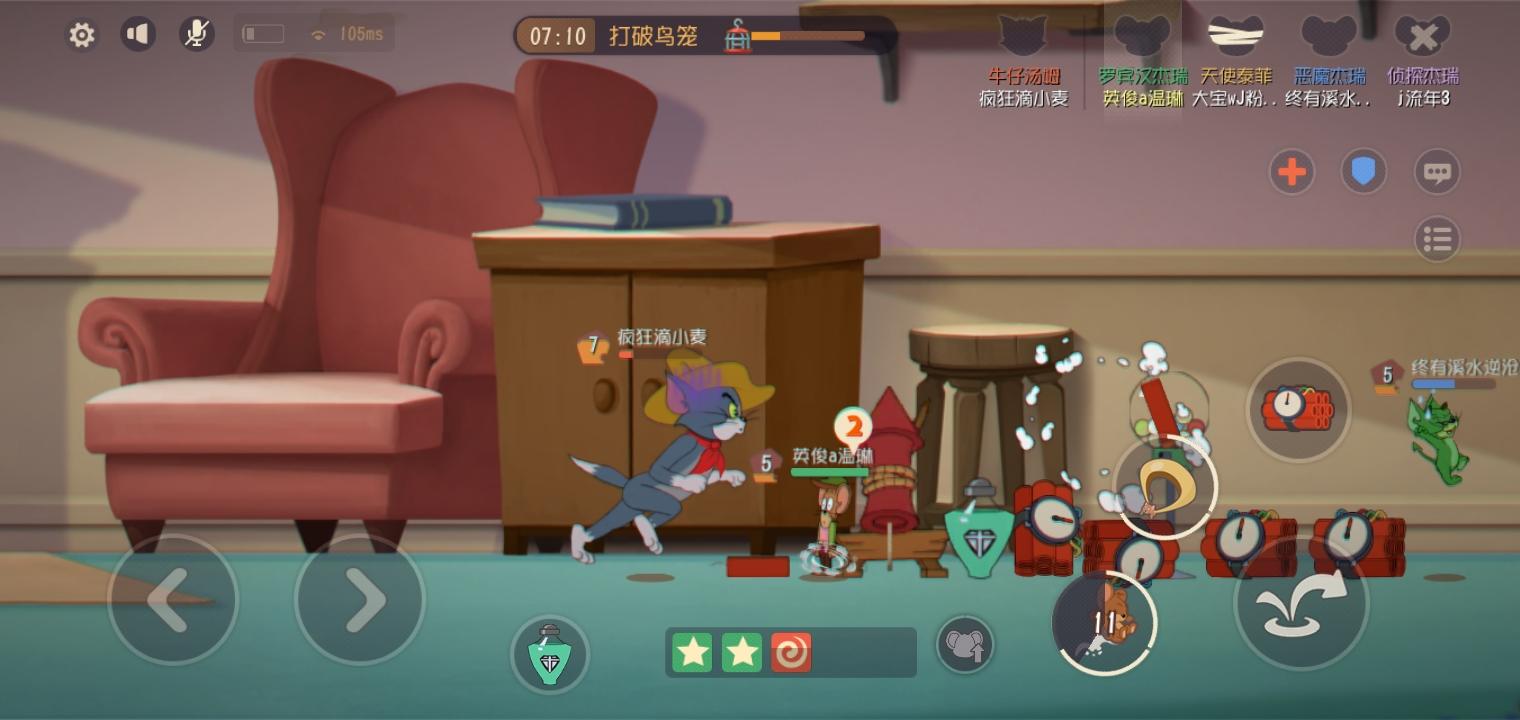Unmute the crossed-out microphone icon

click(196, 33)
